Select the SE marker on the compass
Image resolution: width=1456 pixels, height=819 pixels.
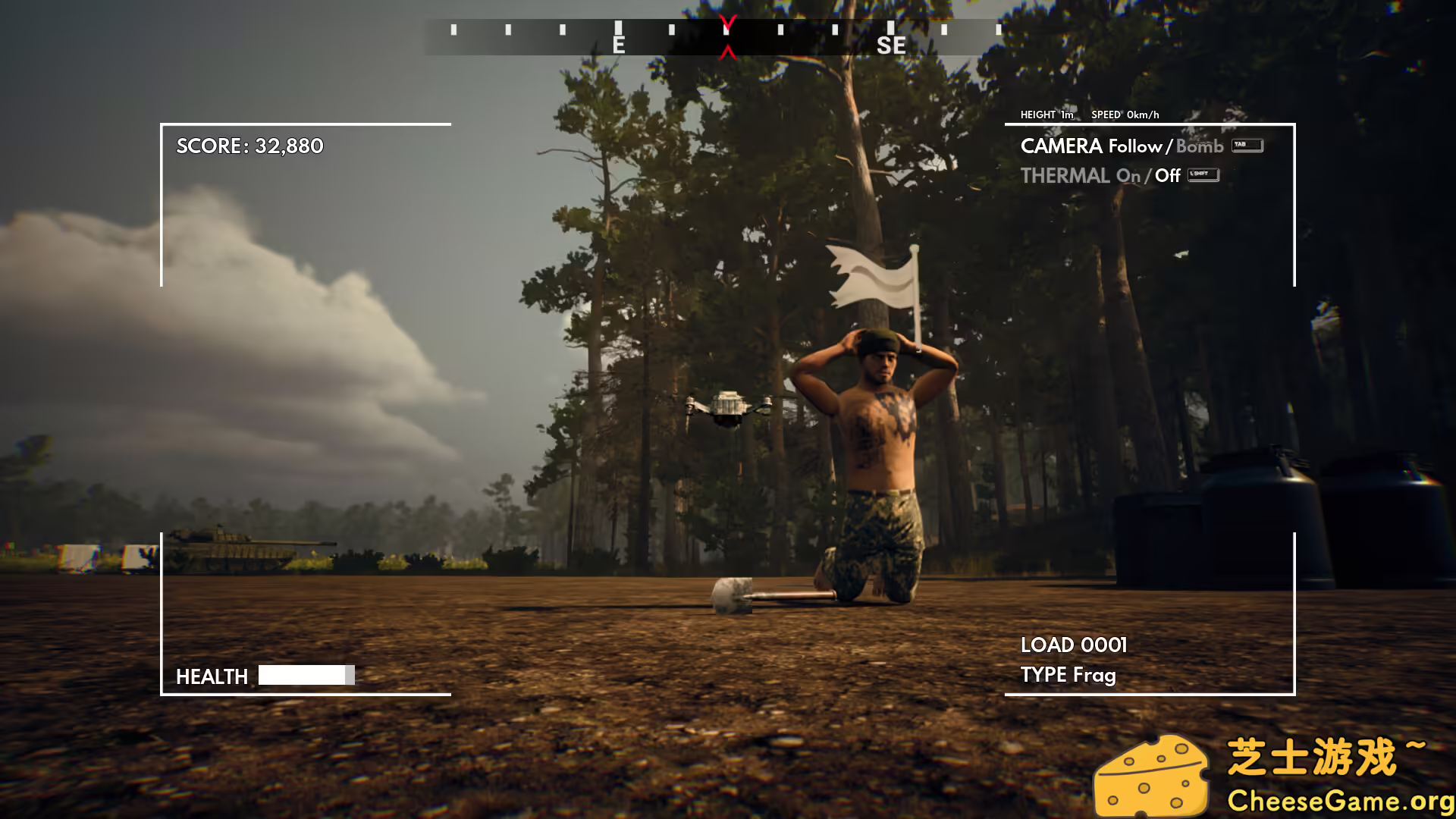(890, 46)
